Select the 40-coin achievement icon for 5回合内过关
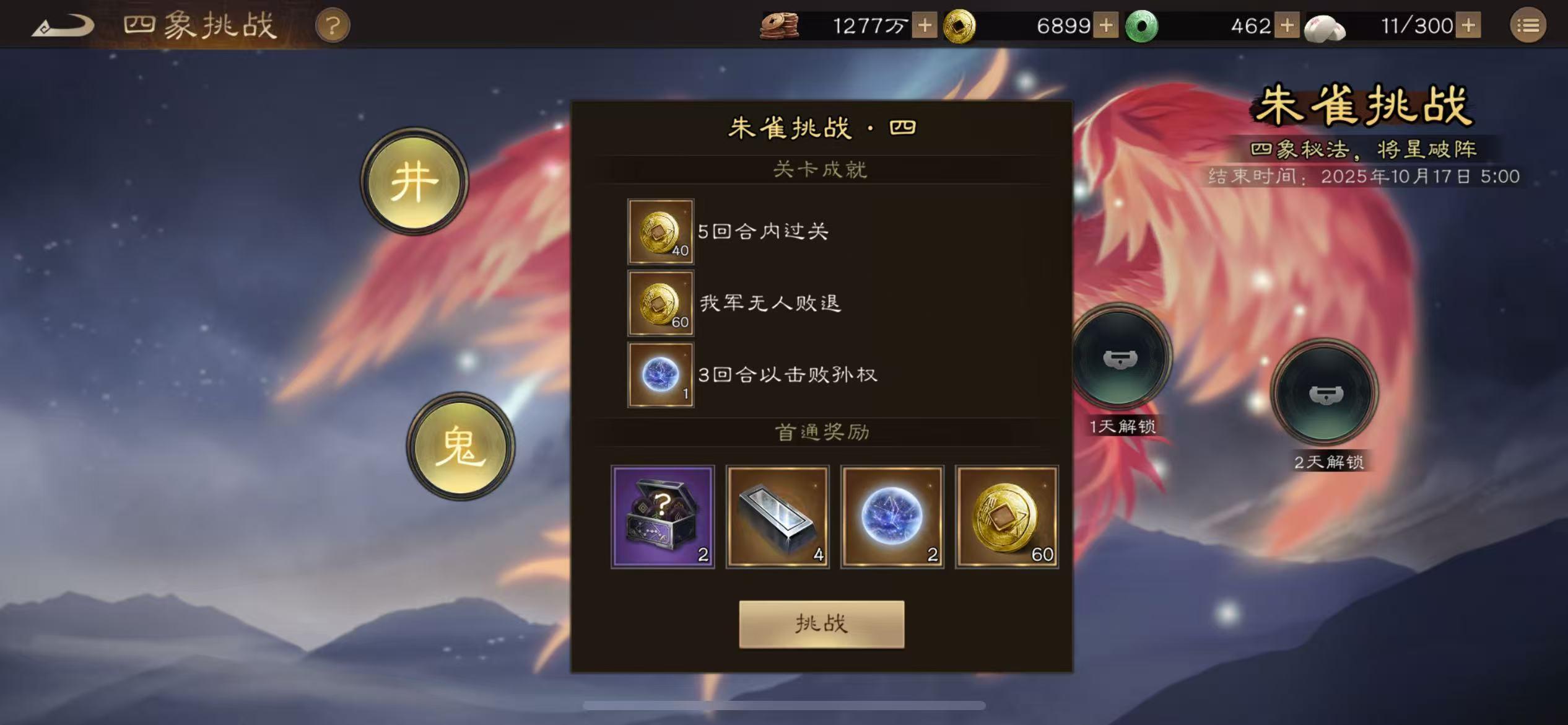Image resolution: width=1568 pixels, height=725 pixels. click(x=660, y=232)
